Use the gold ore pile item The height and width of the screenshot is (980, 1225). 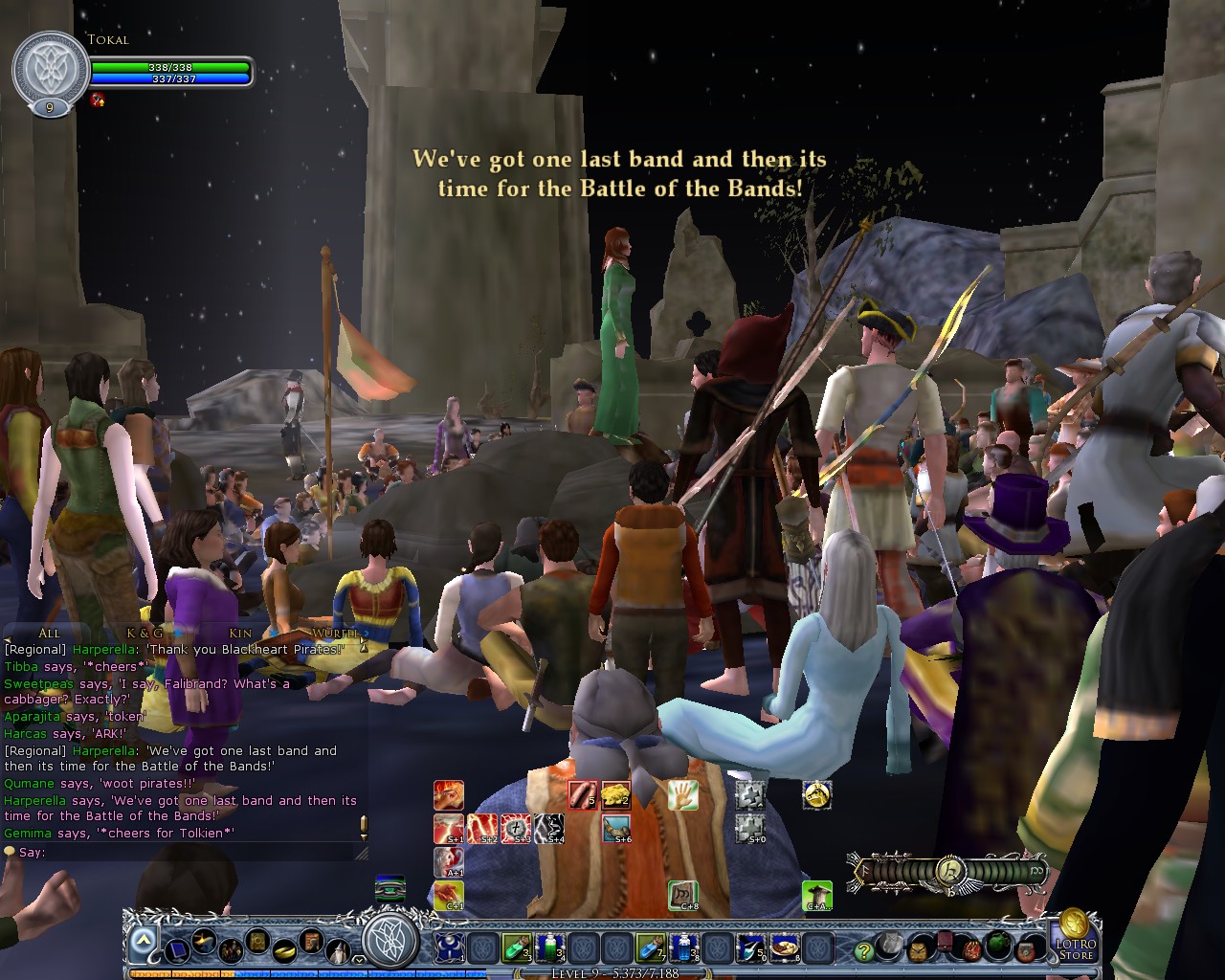615,795
